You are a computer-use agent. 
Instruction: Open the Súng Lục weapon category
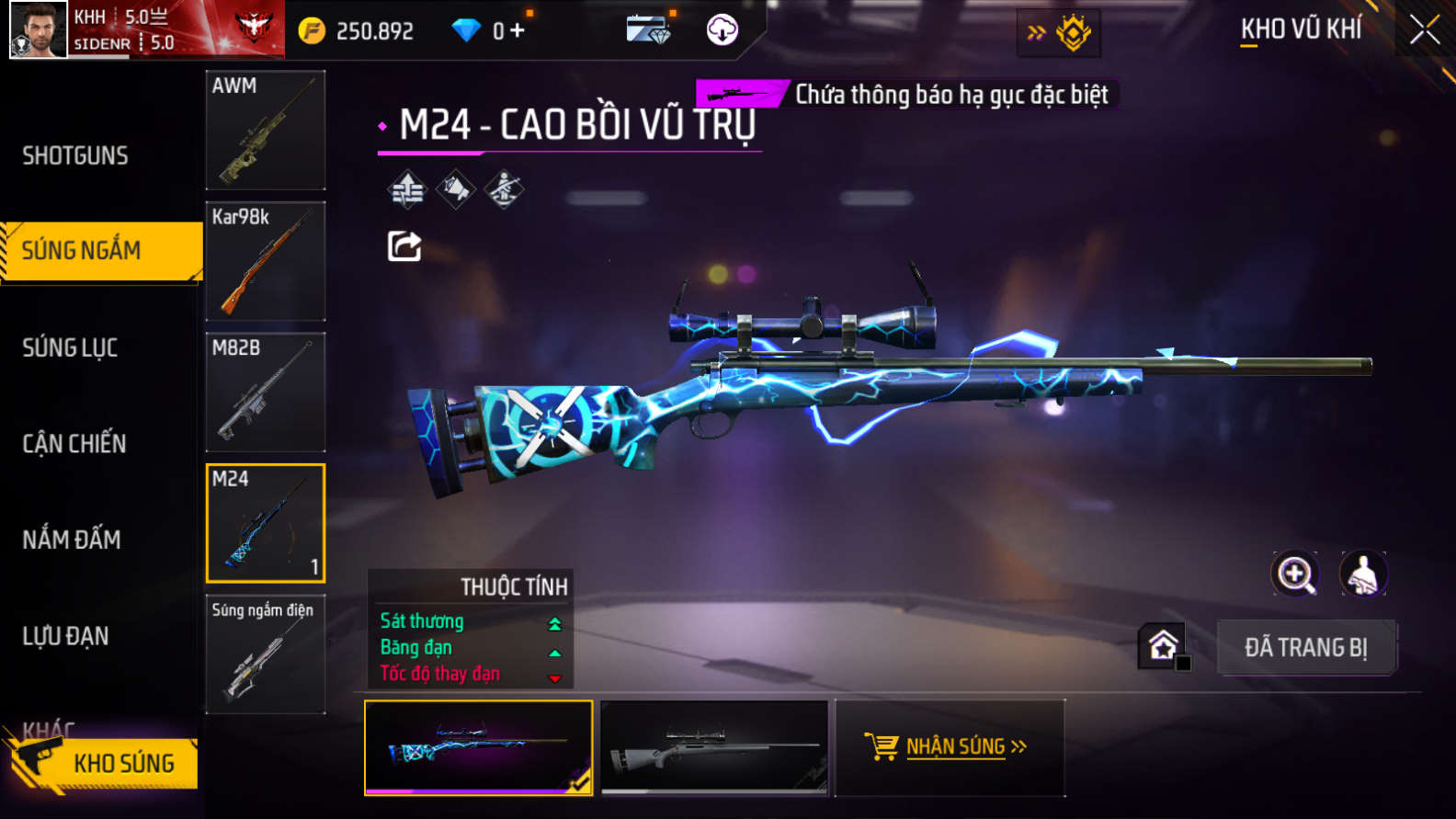(x=70, y=347)
